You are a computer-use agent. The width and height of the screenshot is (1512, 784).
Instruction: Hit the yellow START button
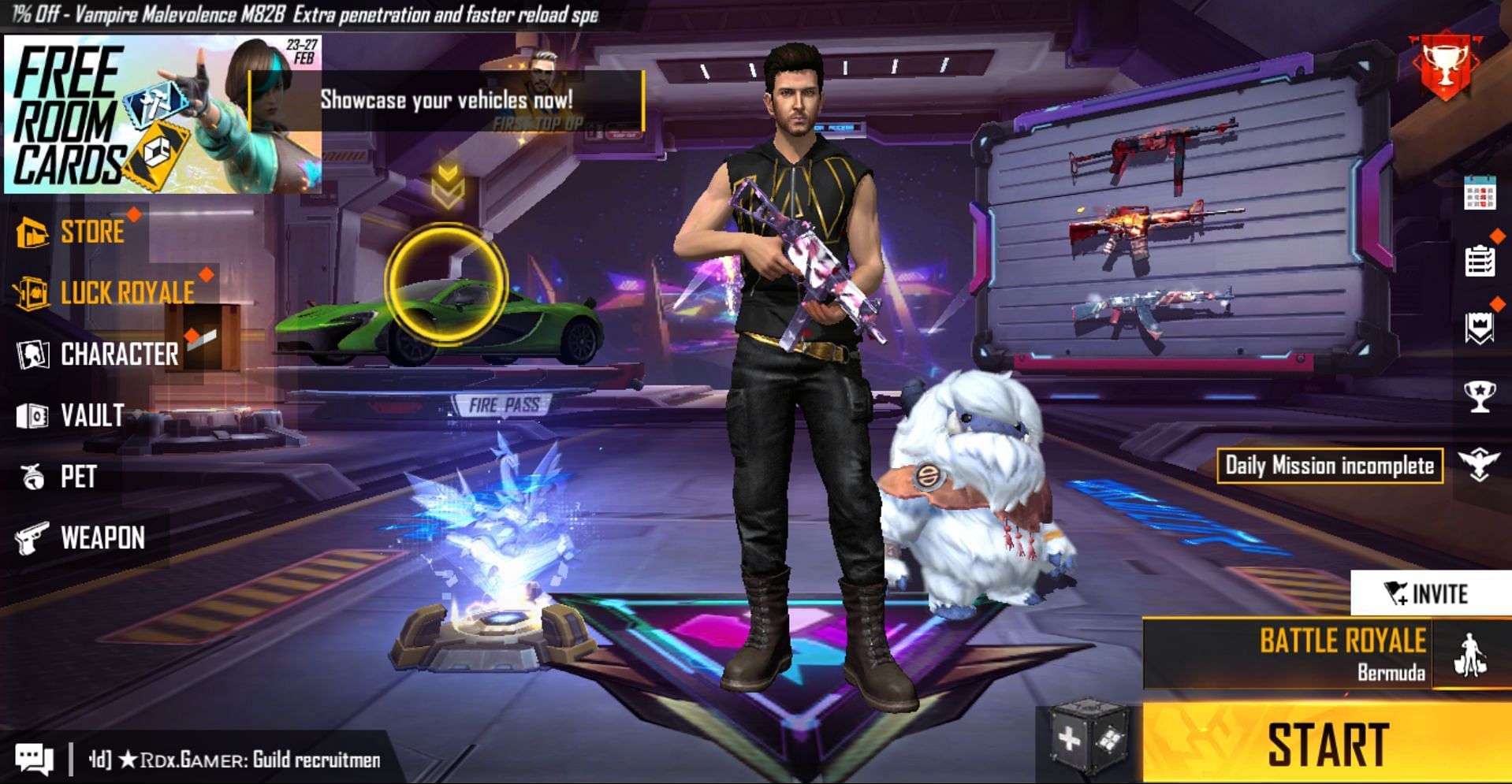tap(1327, 743)
